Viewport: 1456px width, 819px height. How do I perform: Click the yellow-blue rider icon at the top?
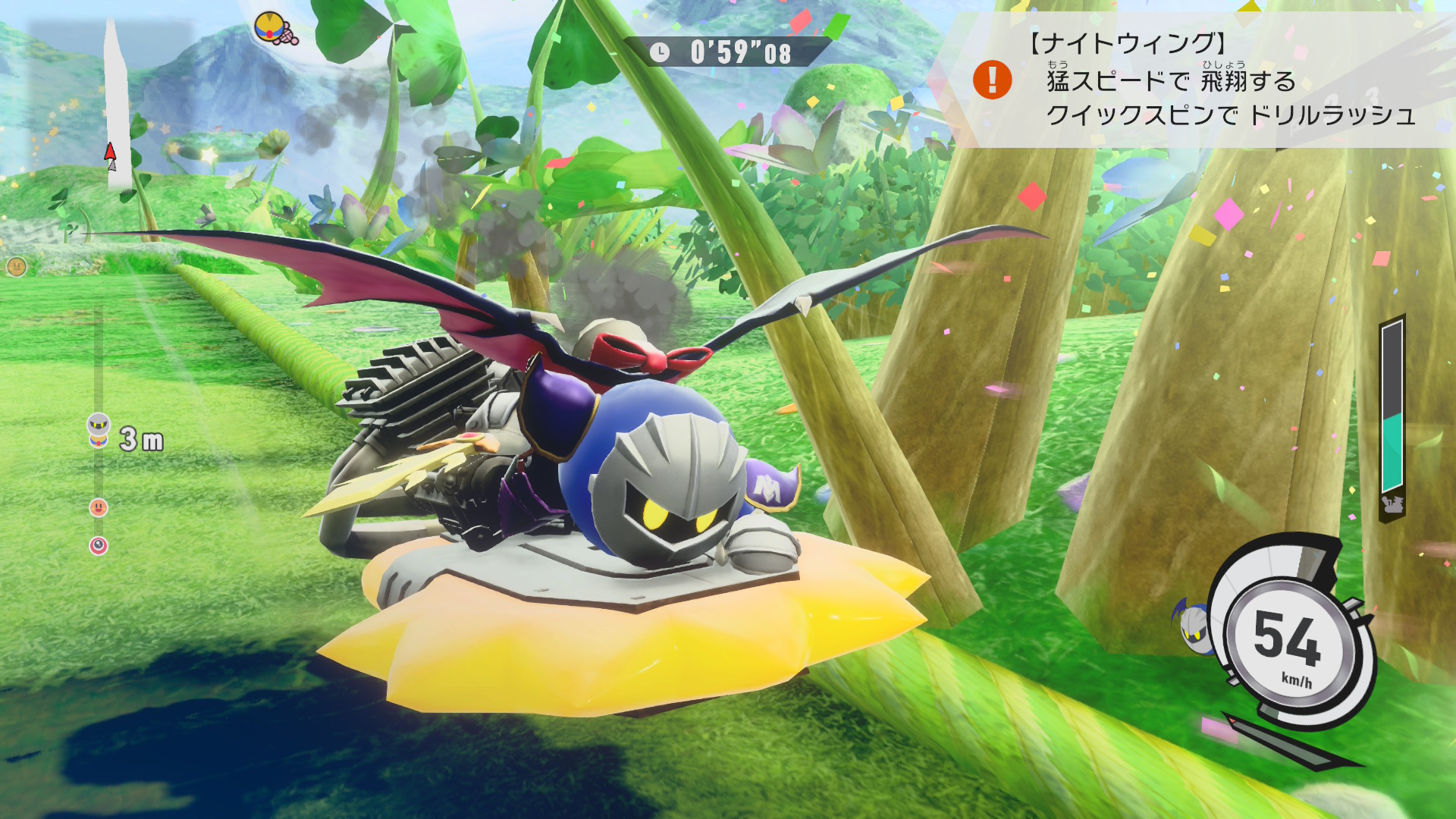point(275,29)
